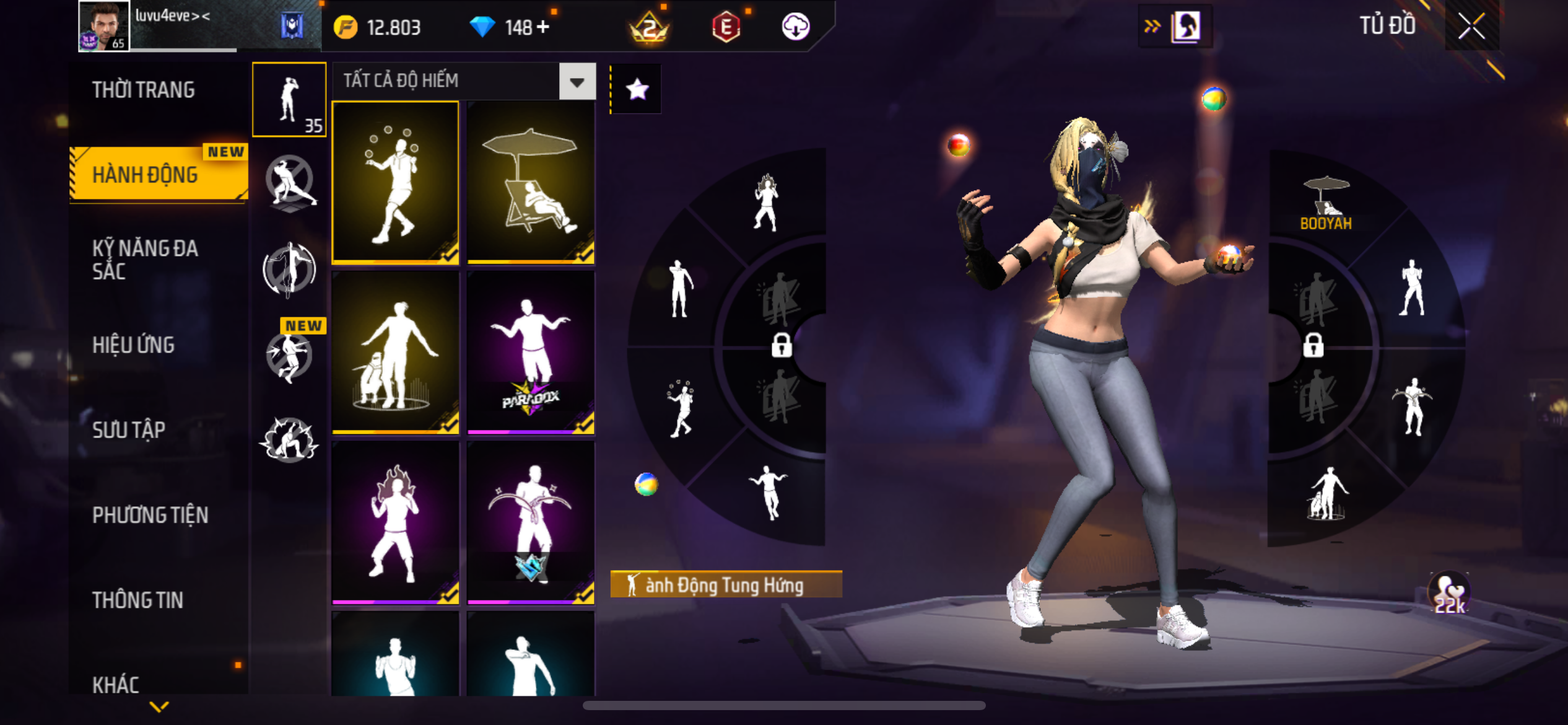The height and width of the screenshot is (725, 1568).
Task: Close the Tủ Đồ wardrobe screen
Action: pyautogui.click(x=1471, y=26)
